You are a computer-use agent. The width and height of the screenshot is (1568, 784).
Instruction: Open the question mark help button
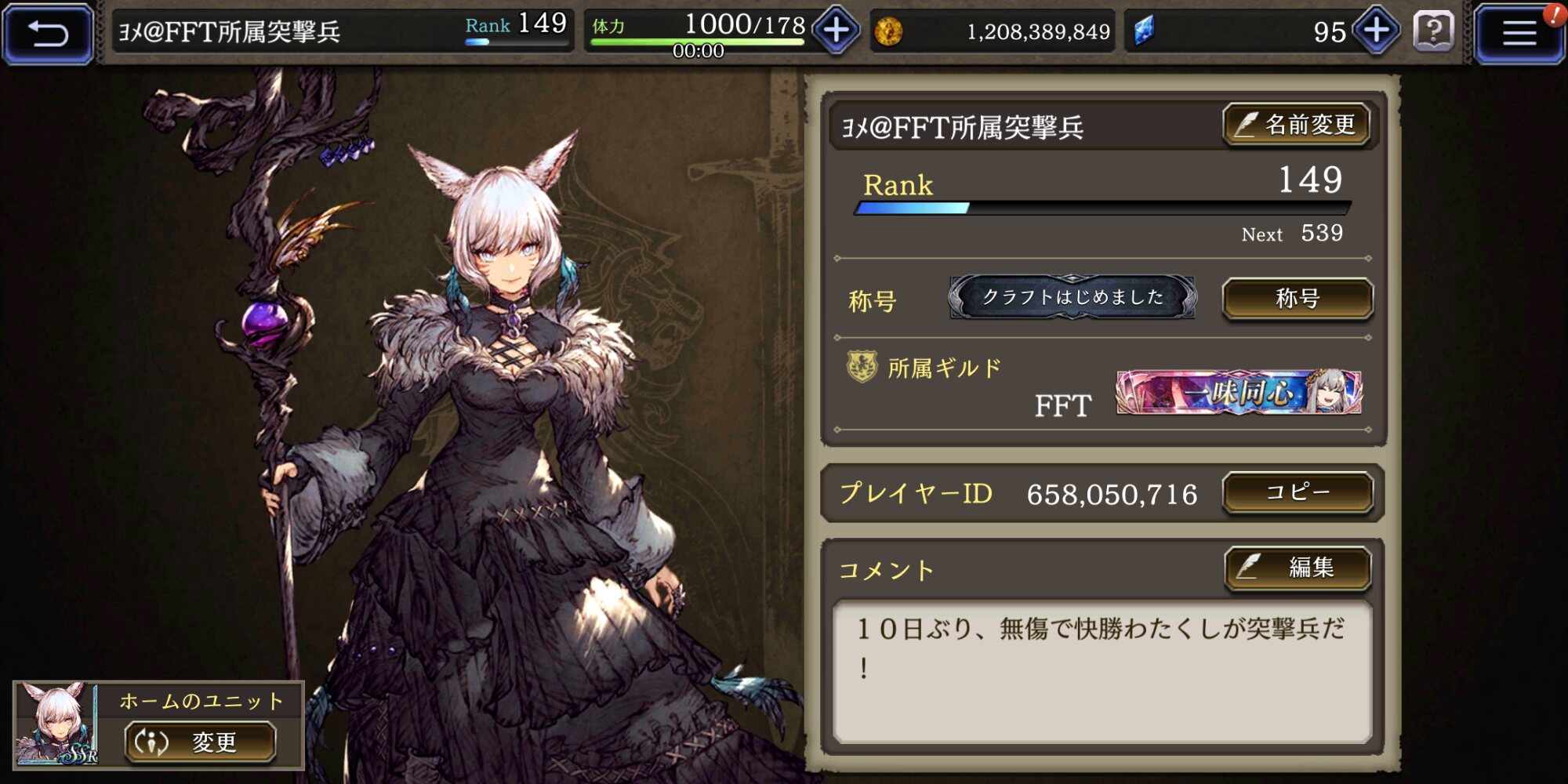(1433, 32)
